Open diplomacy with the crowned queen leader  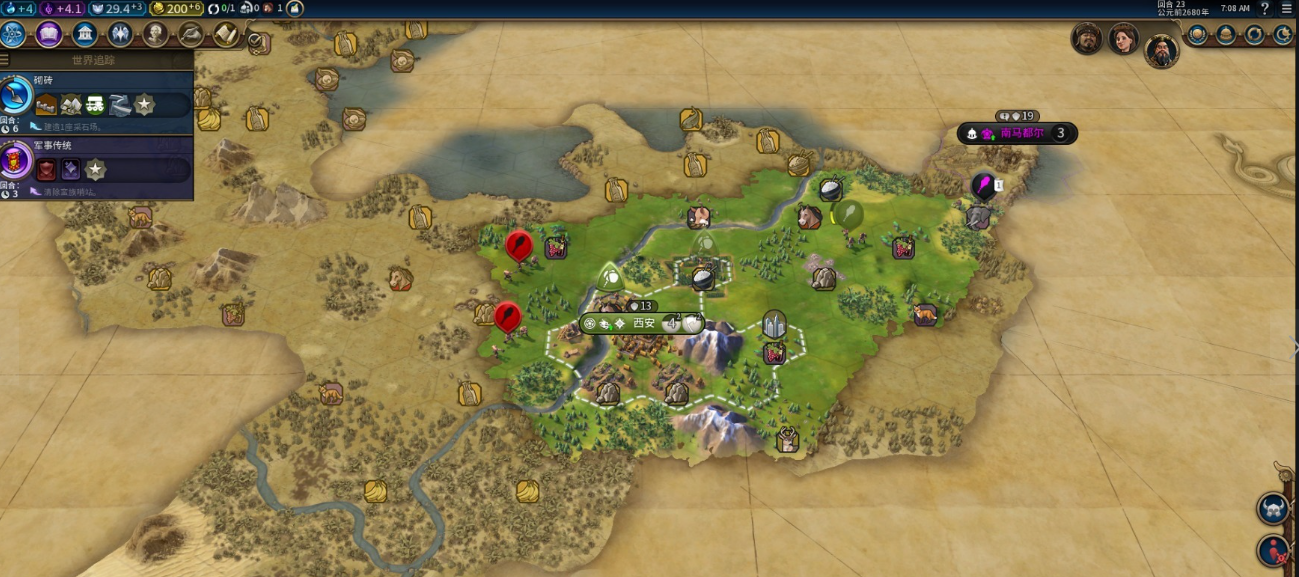tap(1123, 39)
